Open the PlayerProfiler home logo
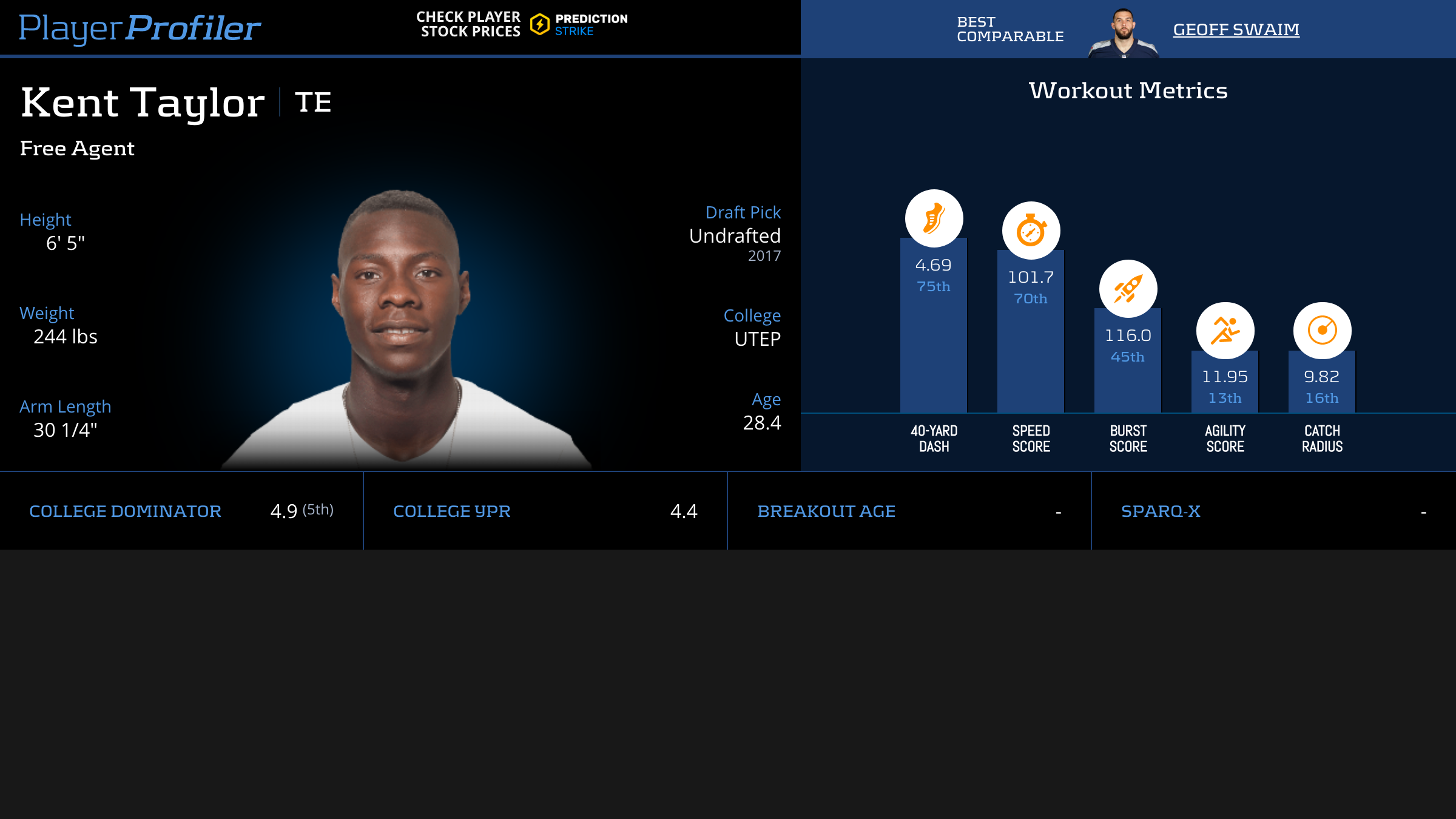The height and width of the screenshot is (819, 1456). click(140, 28)
